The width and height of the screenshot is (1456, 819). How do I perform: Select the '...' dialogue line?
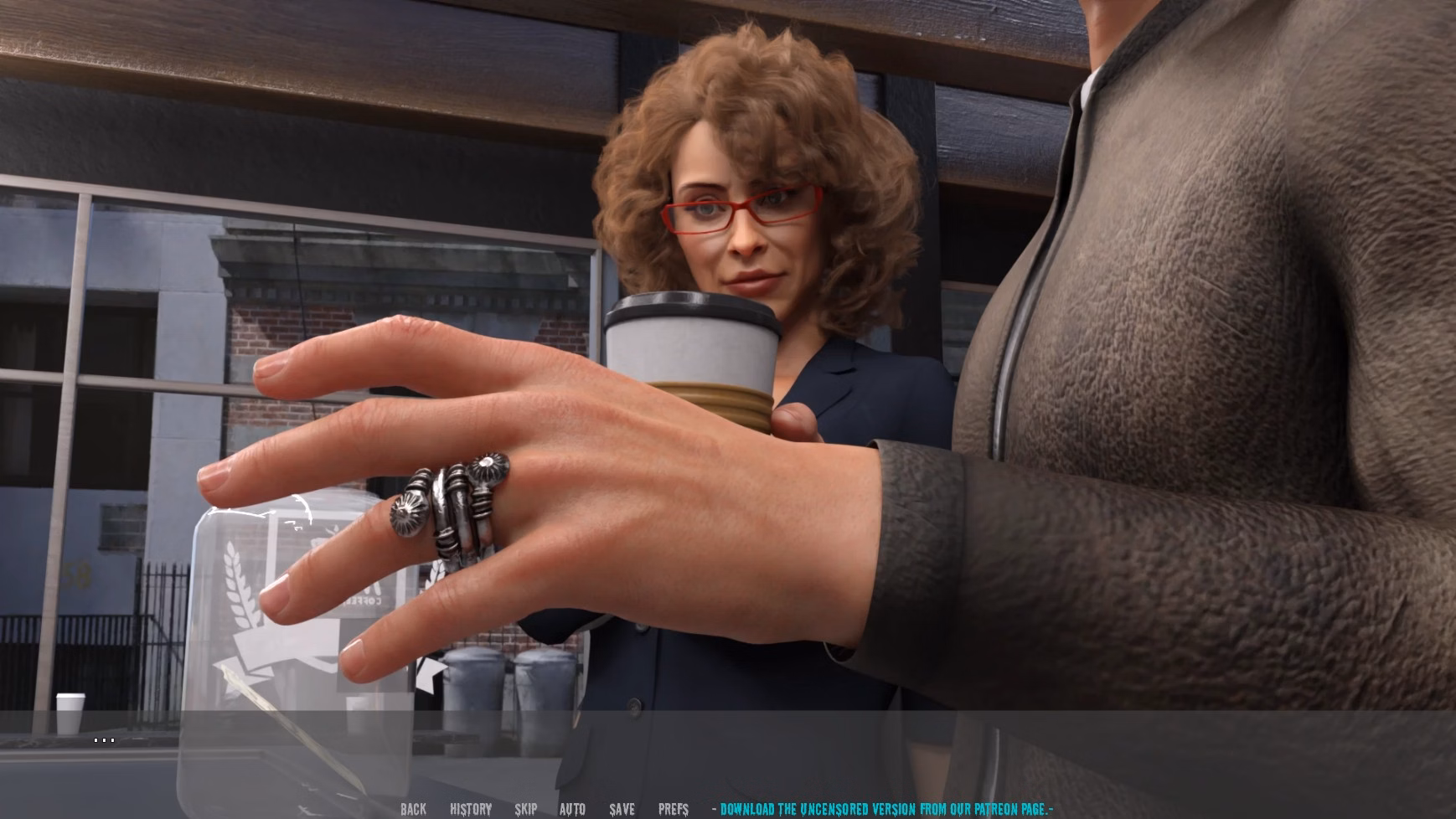104,739
